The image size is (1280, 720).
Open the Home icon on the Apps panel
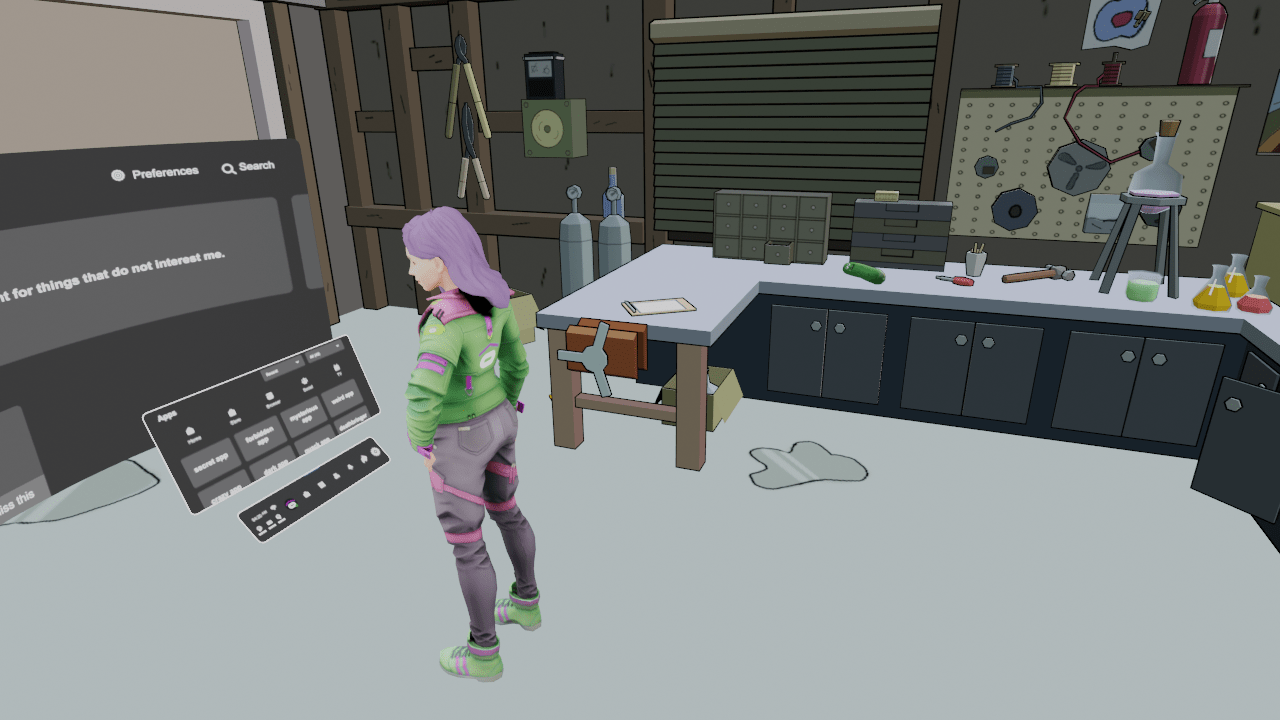(190, 432)
